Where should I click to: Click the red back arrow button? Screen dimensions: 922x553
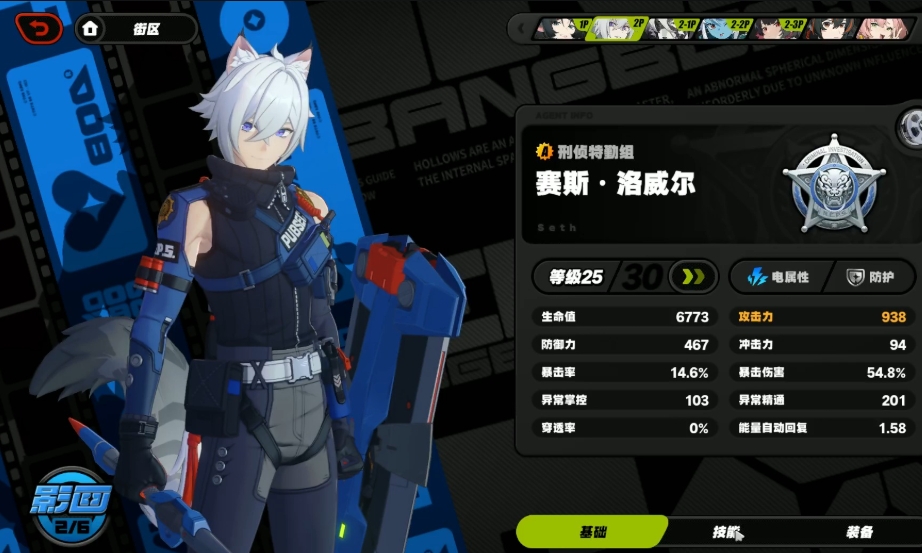tap(39, 28)
